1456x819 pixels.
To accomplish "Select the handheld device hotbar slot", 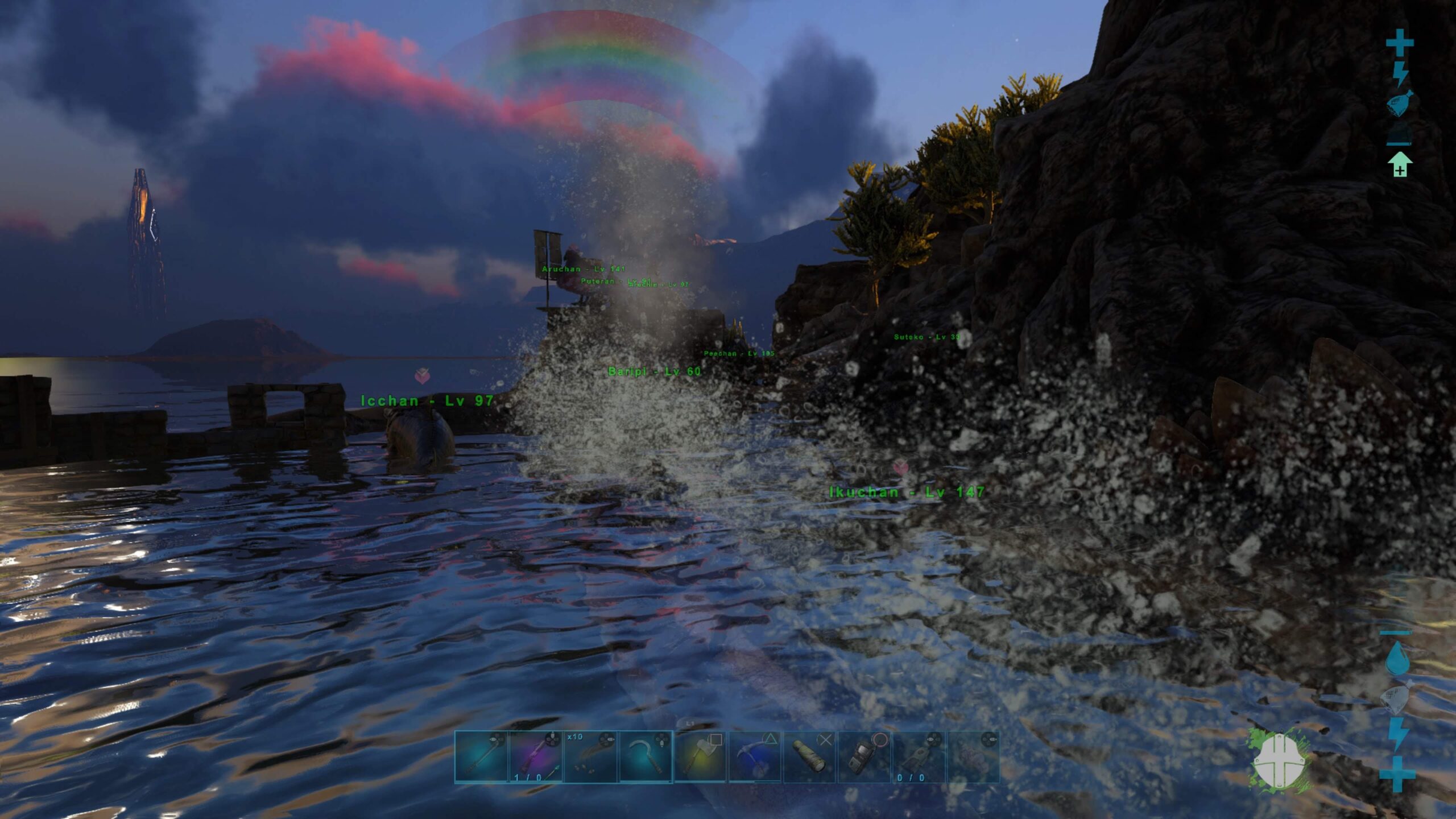I will click(864, 758).
